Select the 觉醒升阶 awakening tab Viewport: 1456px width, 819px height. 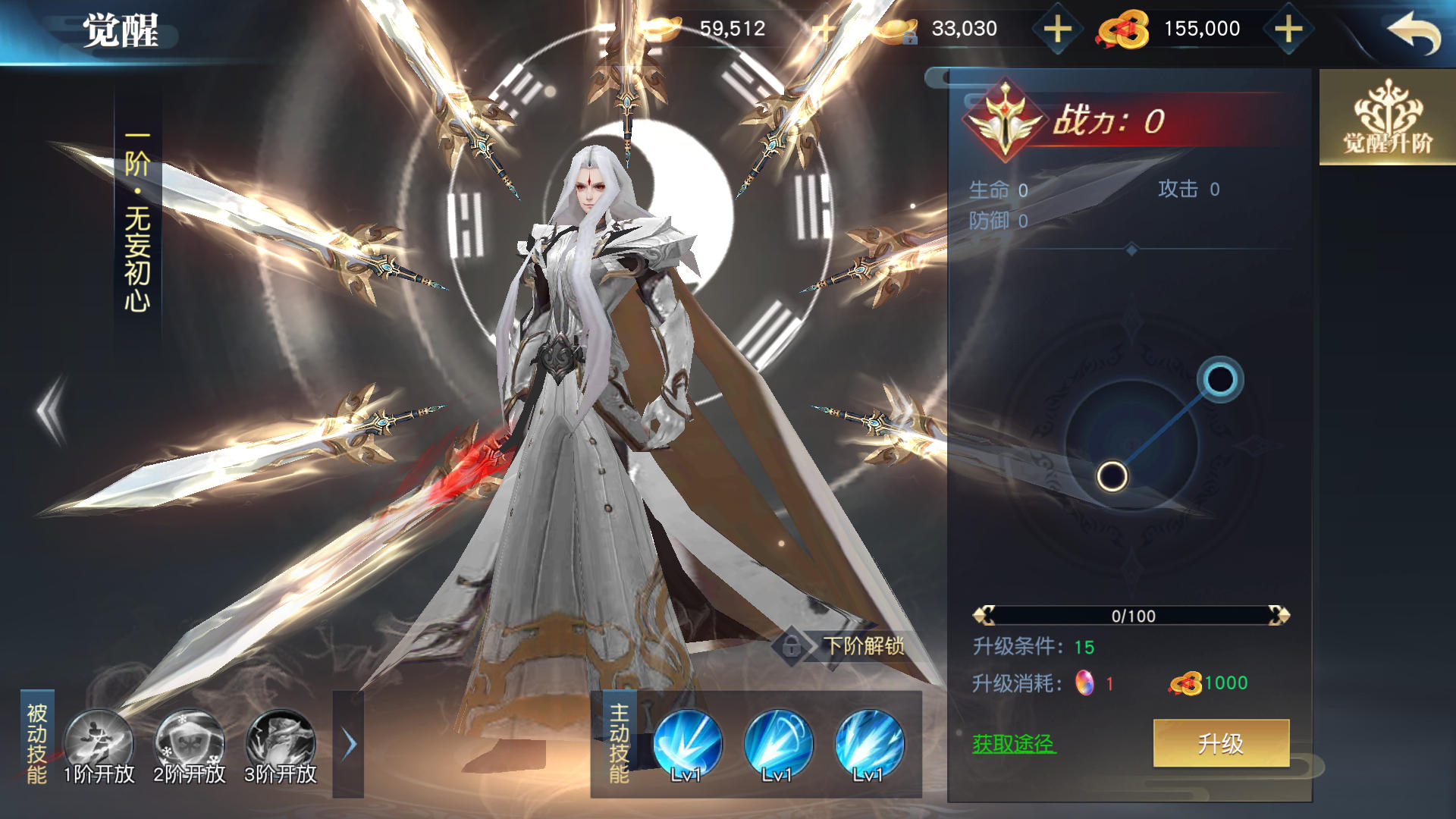(x=1387, y=118)
